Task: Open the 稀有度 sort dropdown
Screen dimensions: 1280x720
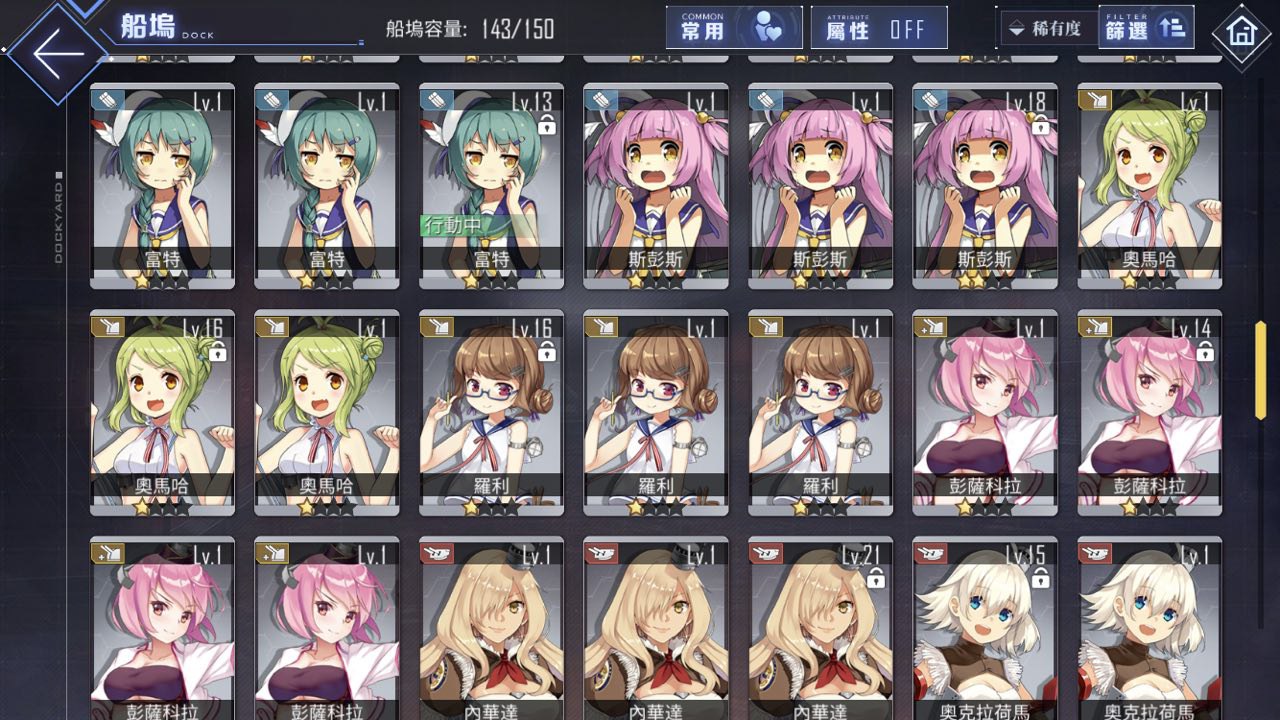Action: point(1047,28)
